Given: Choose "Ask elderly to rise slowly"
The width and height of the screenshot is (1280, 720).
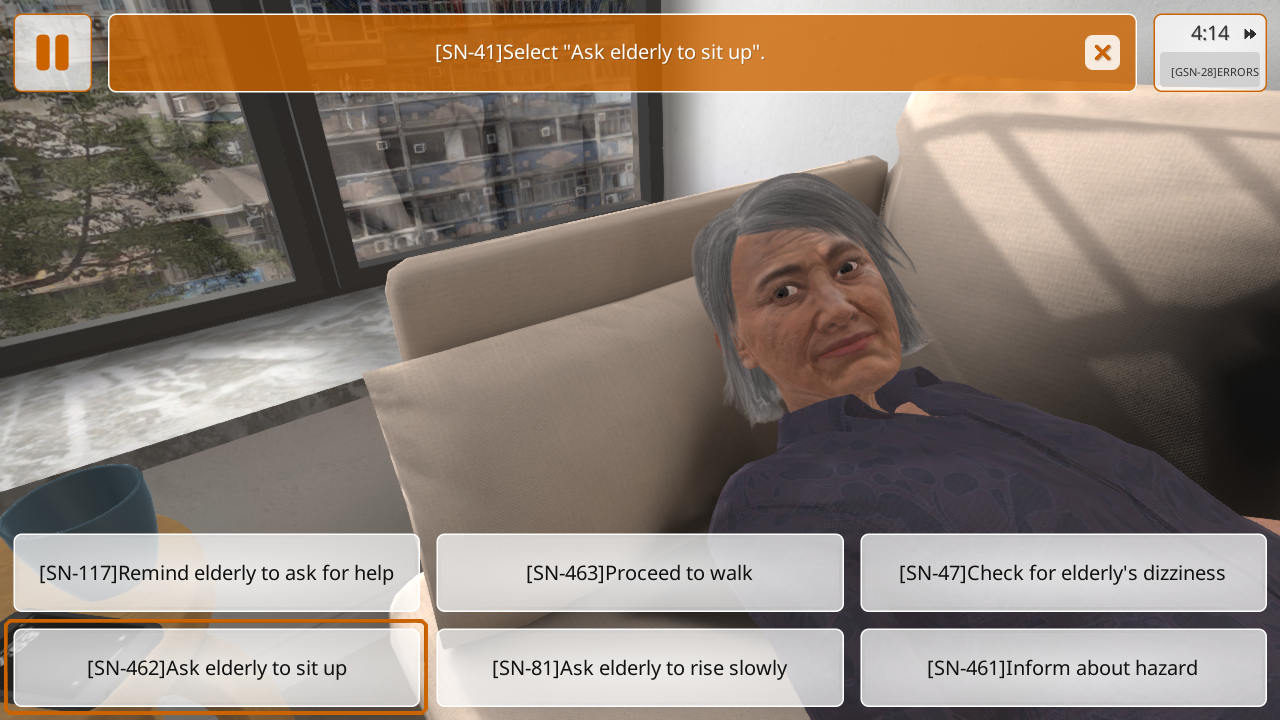Looking at the screenshot, I should (640, 668).
